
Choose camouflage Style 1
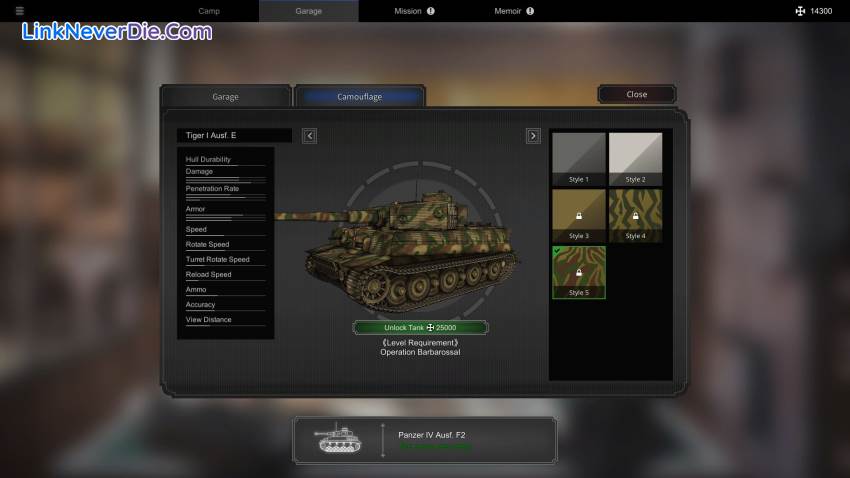[x=579, y=158]
